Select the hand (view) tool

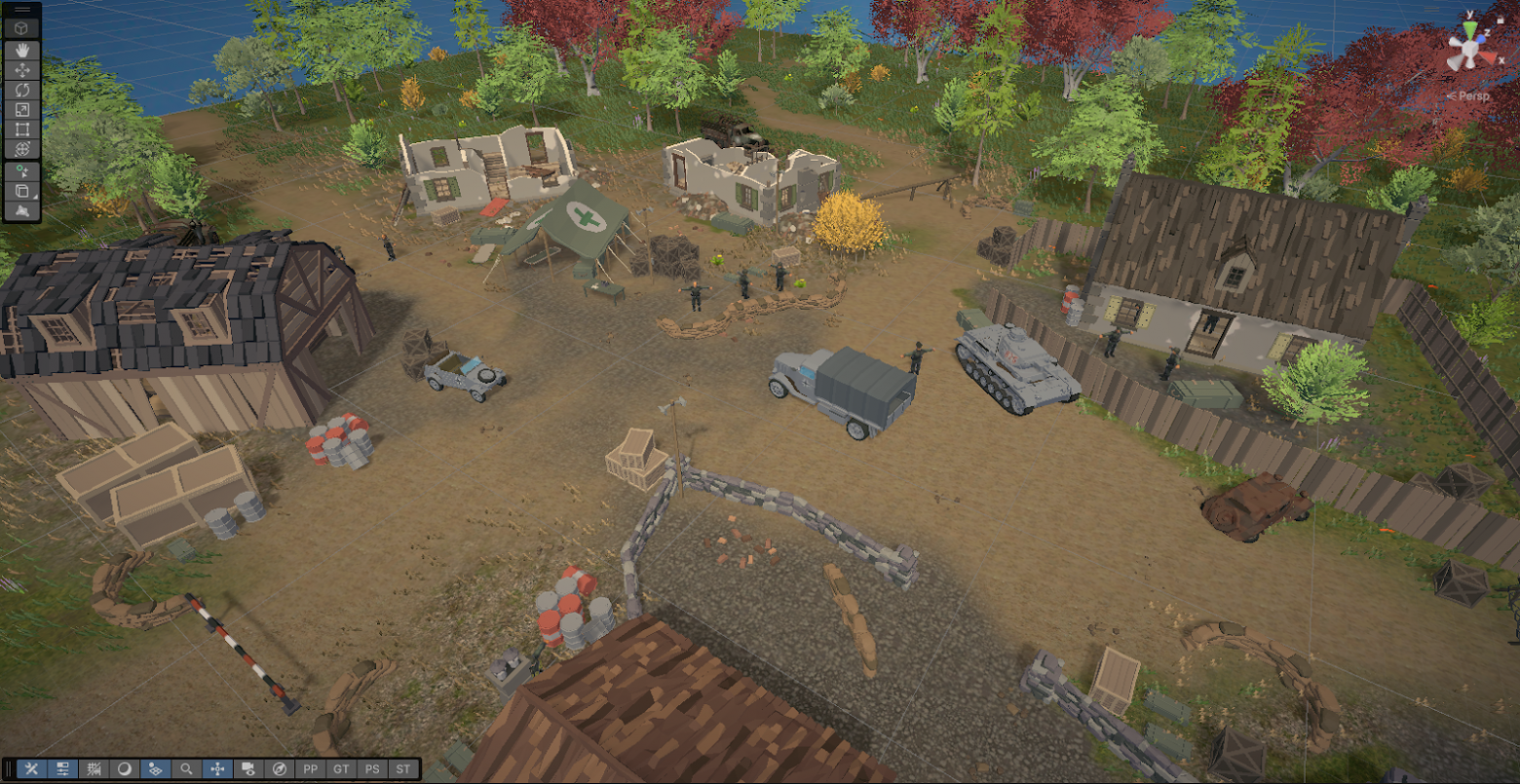tap(22, 50)
